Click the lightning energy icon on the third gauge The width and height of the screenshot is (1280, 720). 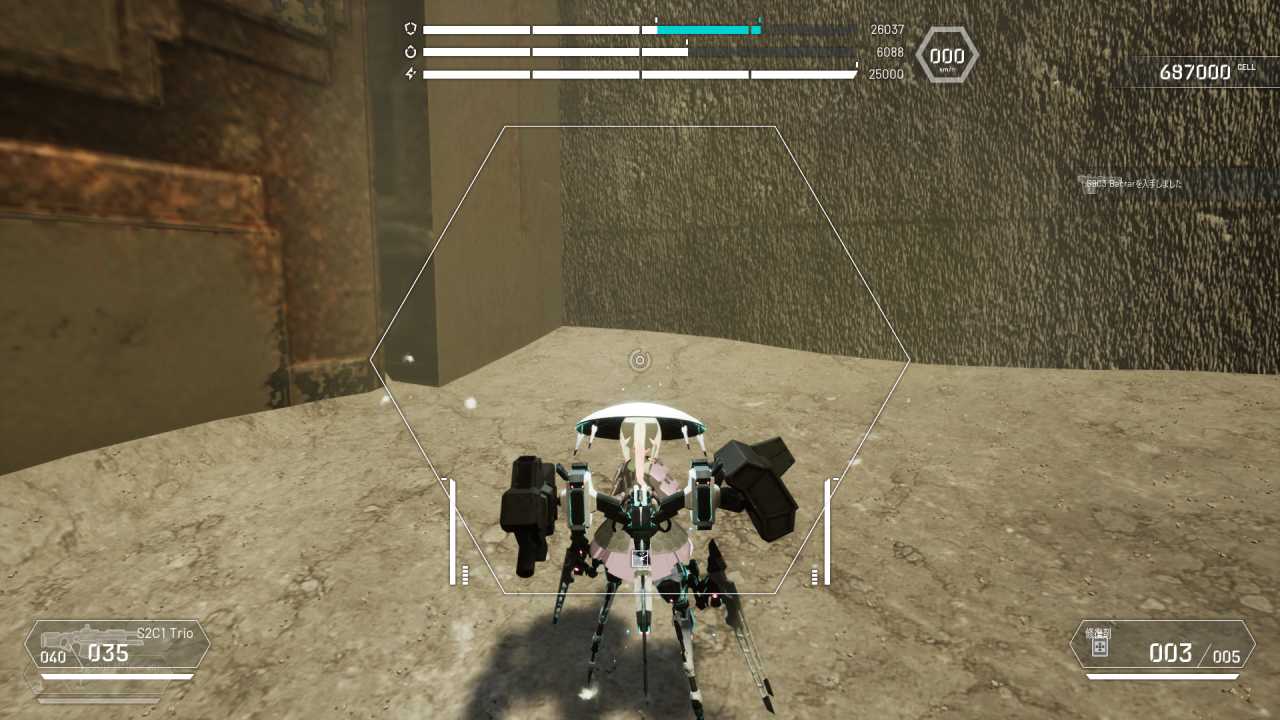coord(409,72)
